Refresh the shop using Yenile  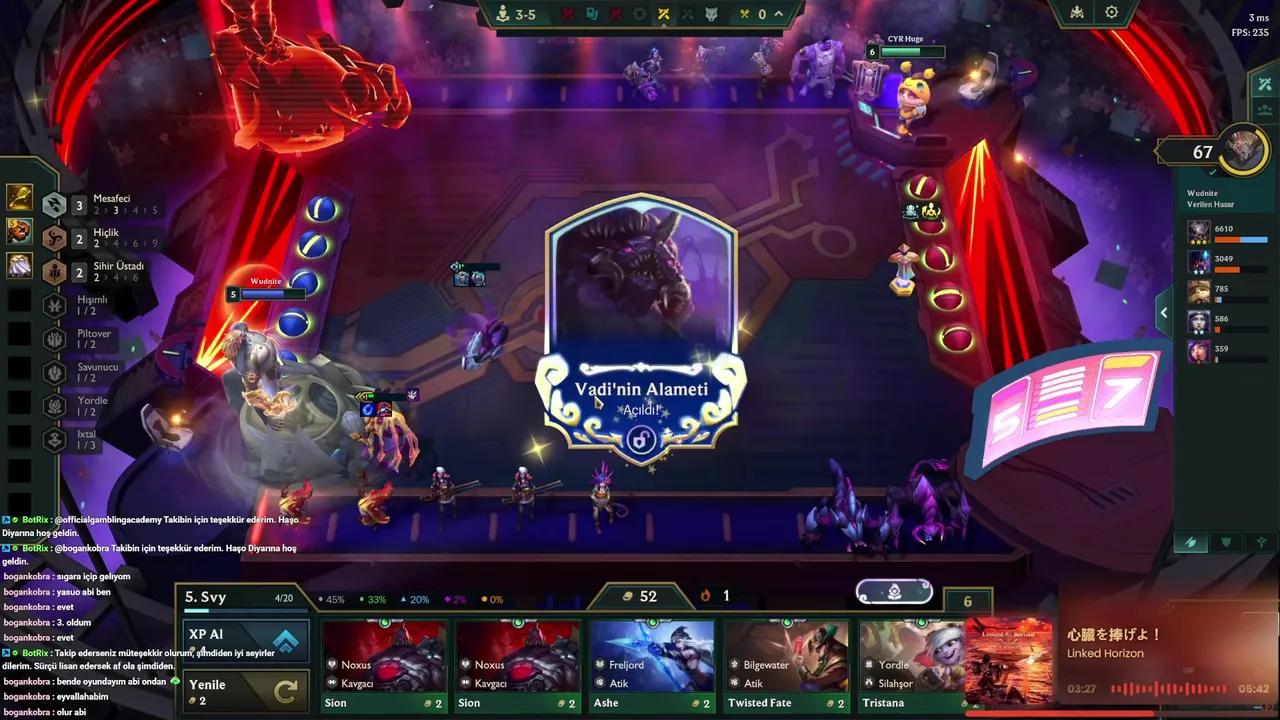pyautogui.click(x=246, y=688)
